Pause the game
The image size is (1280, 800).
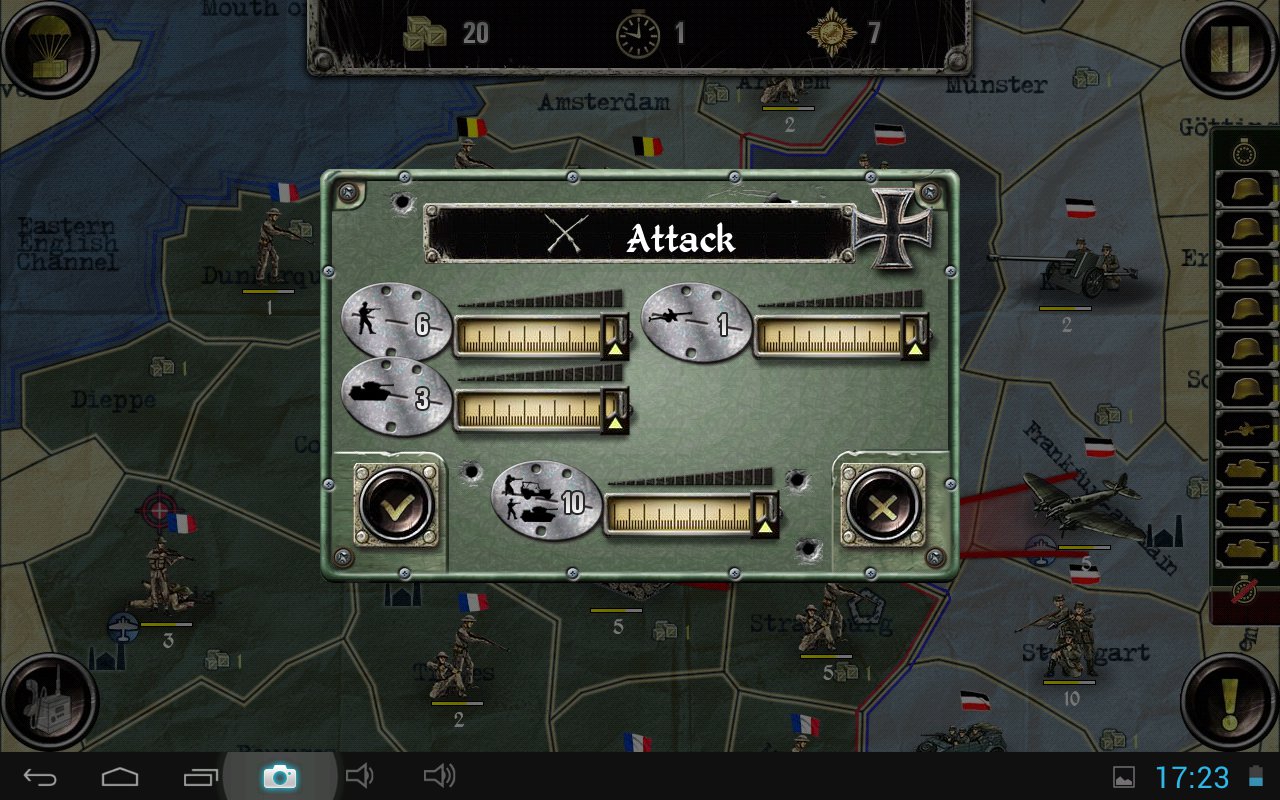coord(1230,48)
